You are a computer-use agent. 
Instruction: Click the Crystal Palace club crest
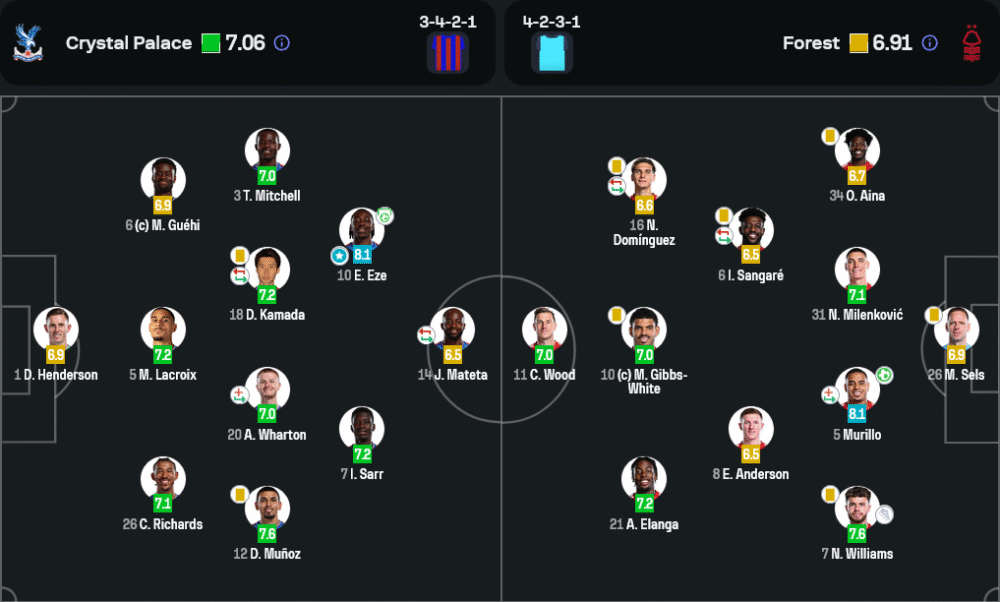(28, 43)
